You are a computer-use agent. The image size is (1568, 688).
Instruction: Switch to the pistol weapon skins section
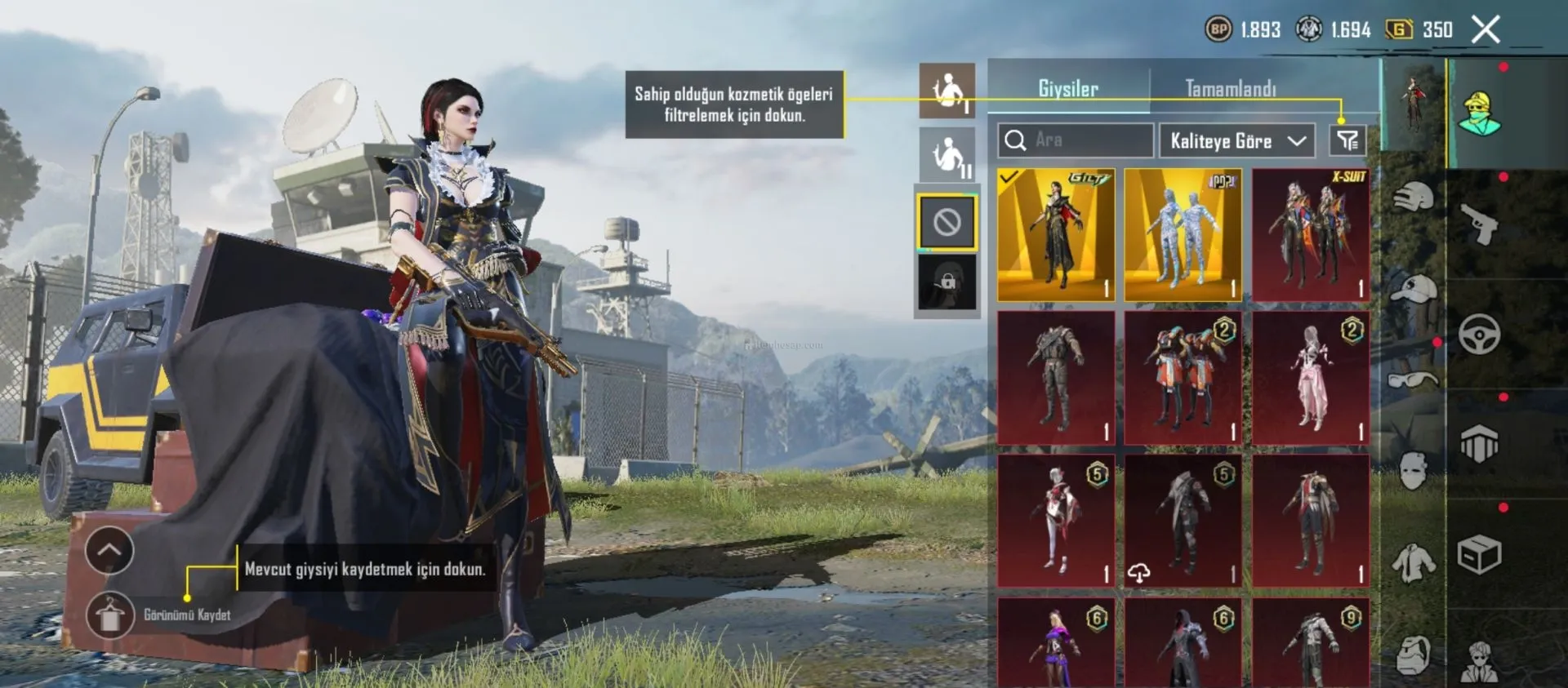tap(1479, 222)
